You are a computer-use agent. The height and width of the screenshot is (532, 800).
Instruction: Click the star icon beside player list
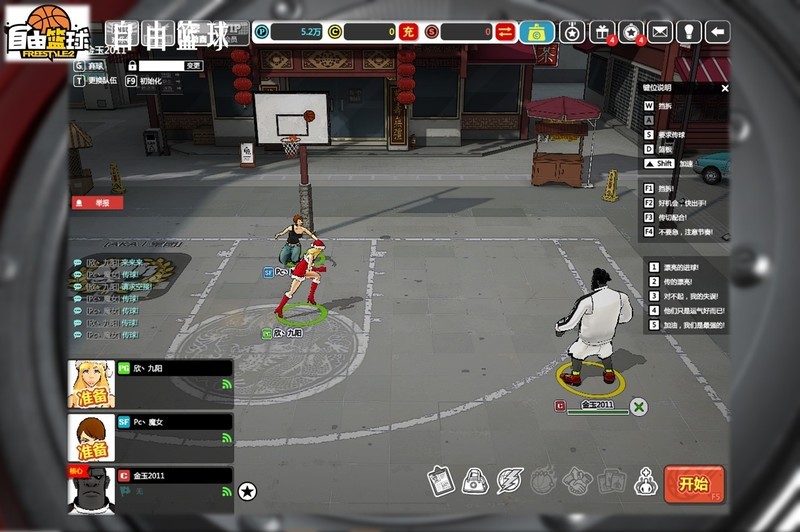(x=247, y=491)
